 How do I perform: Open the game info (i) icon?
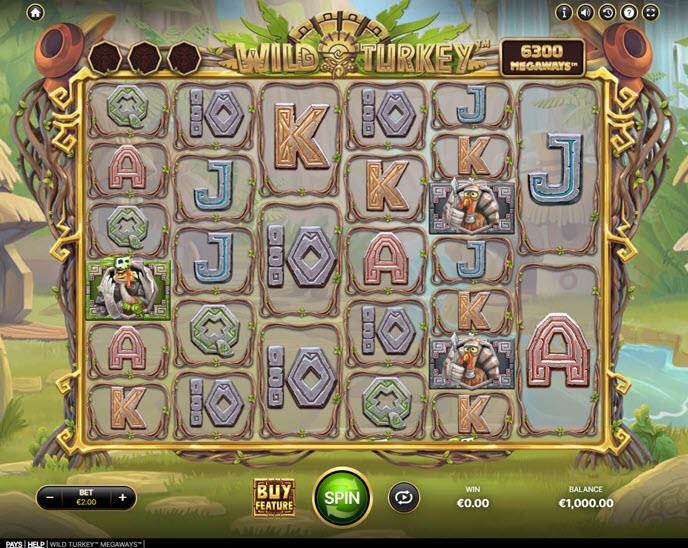[564, 13]
